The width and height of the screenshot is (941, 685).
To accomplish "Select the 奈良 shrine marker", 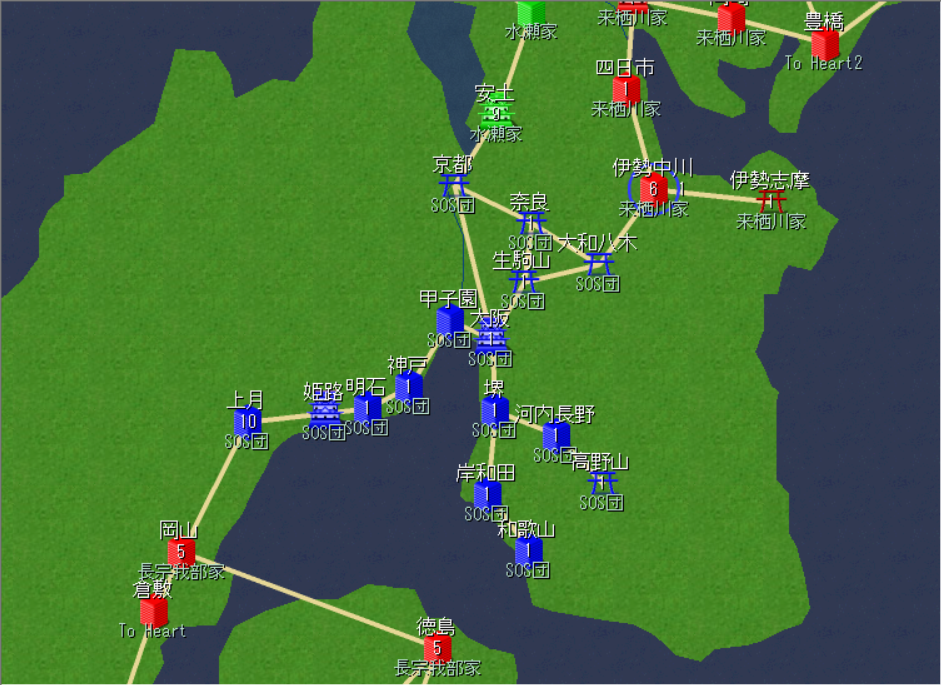I will point(531,222).
